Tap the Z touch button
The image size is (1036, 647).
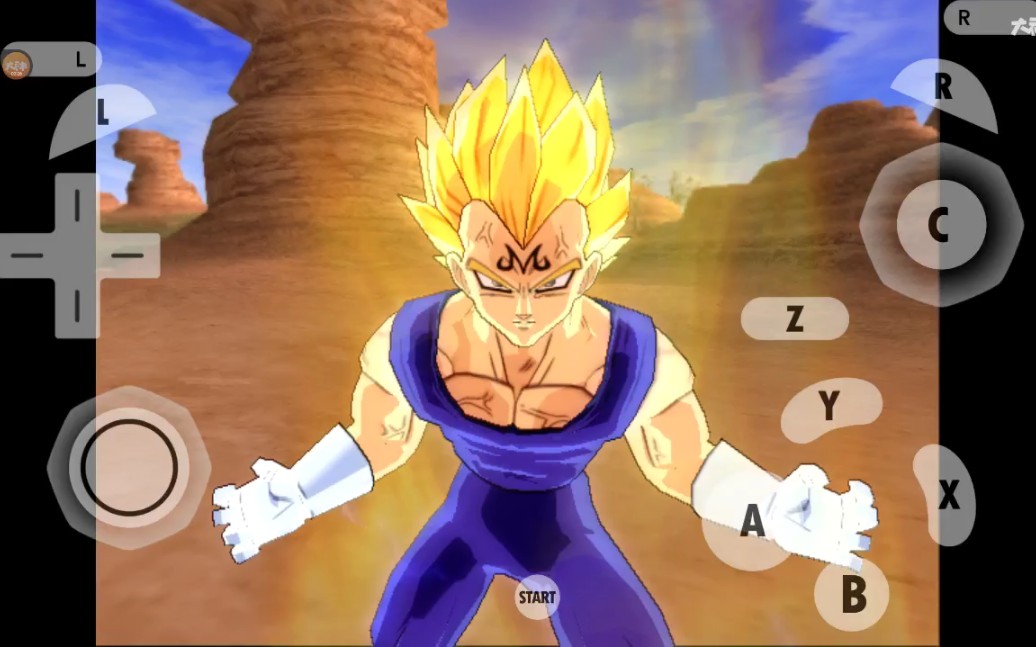[794, 319]
